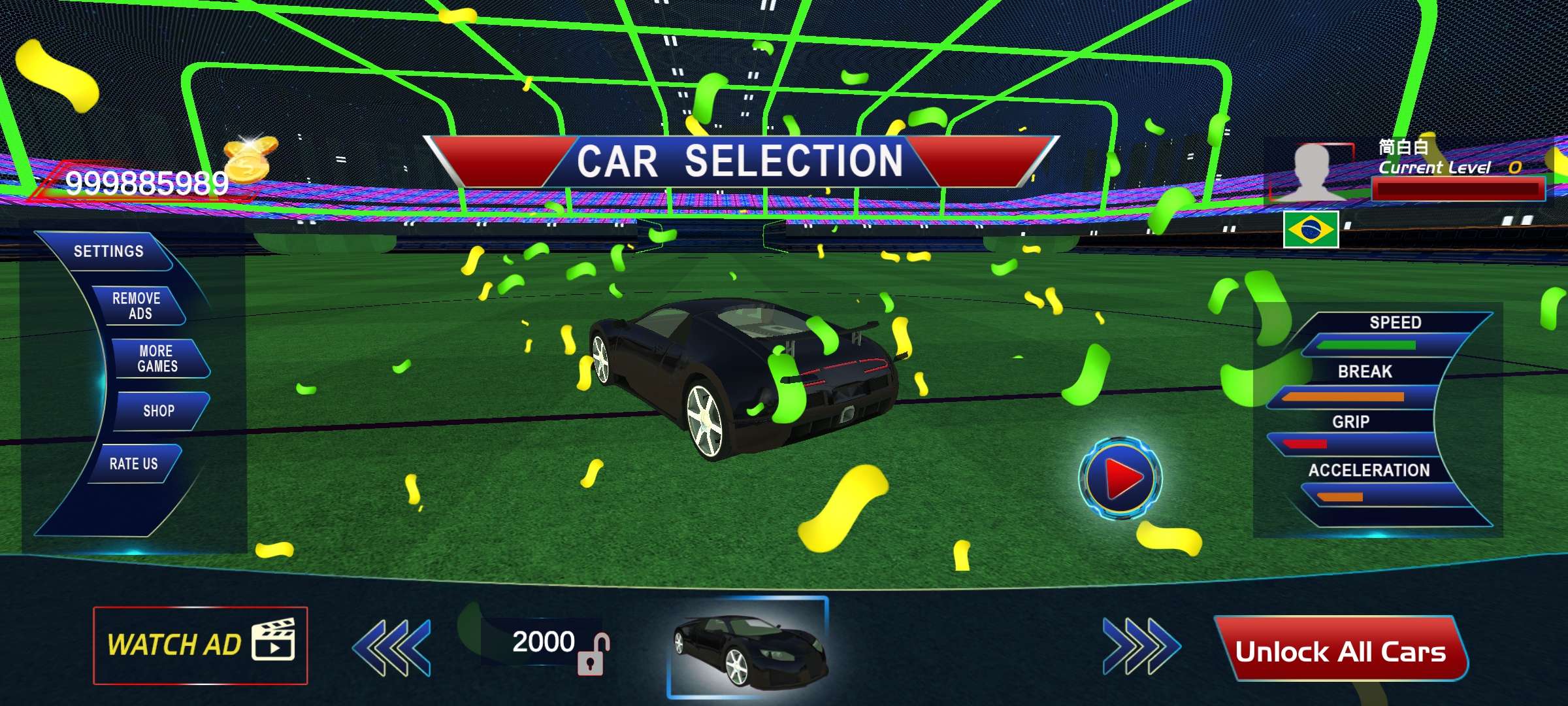Open the player profile avatar
The height and width of the screenshot is (706, 1568).
tap(1312, 171)
